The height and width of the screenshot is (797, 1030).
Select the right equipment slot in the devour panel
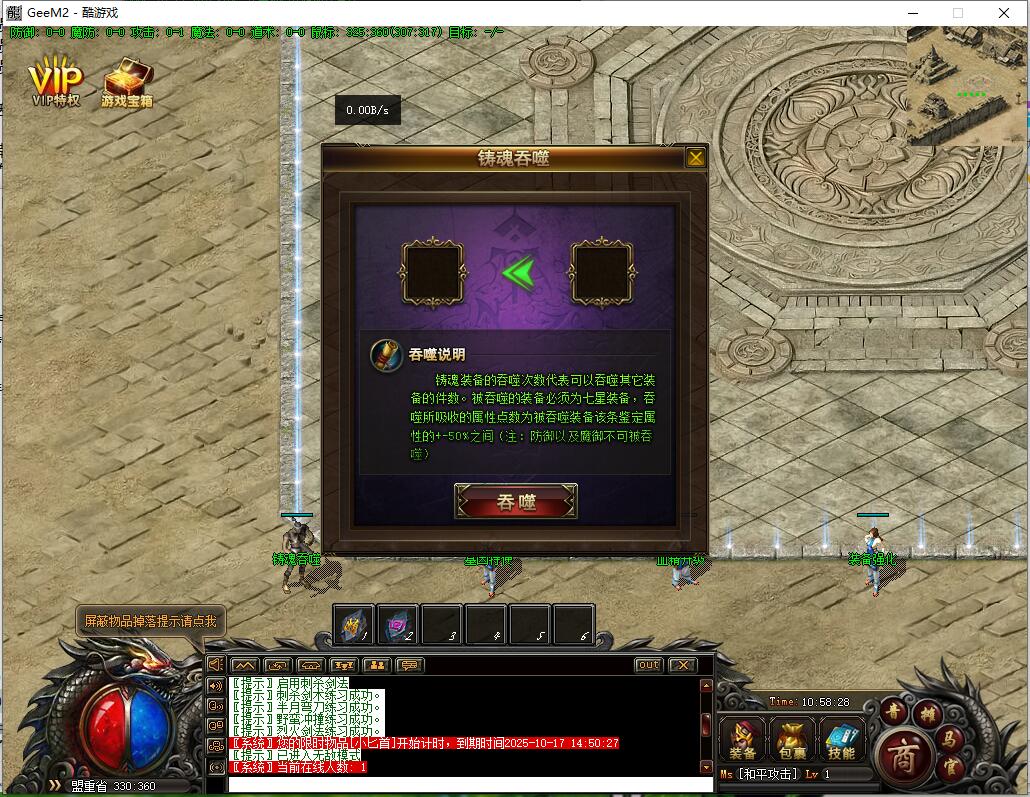602,271
